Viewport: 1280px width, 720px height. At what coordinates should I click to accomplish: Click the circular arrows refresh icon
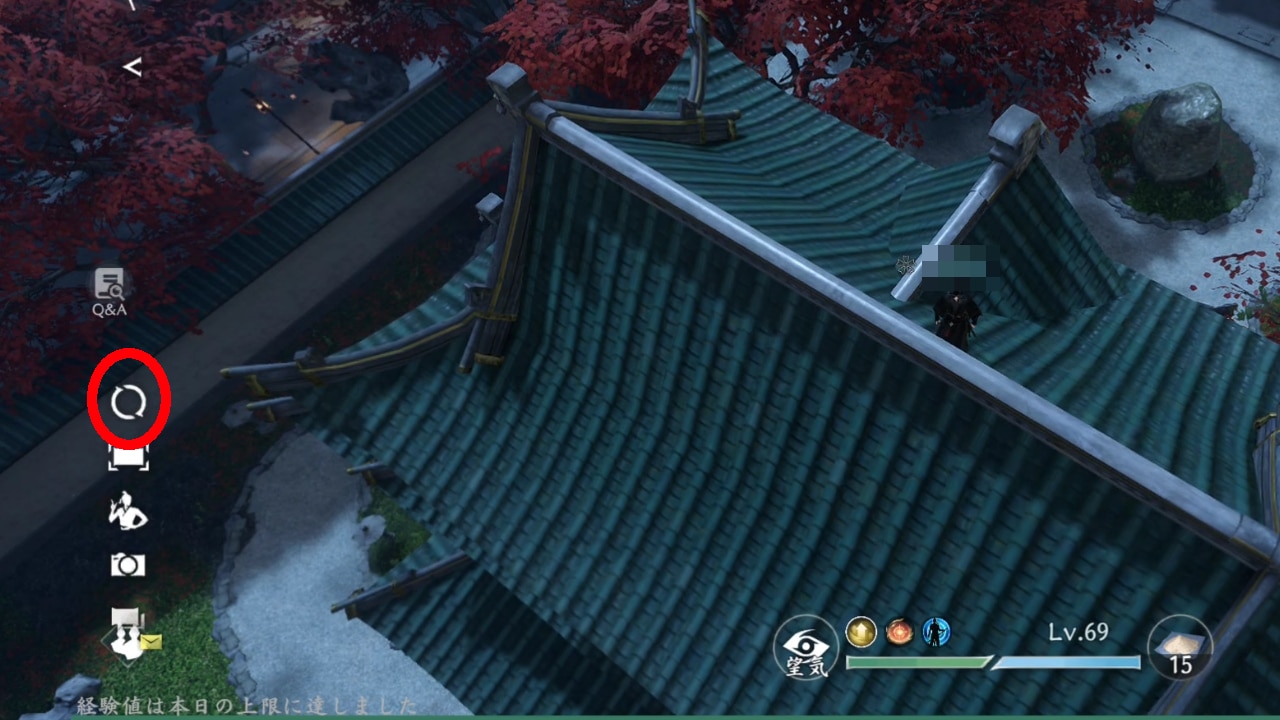[x=128, y=402]
